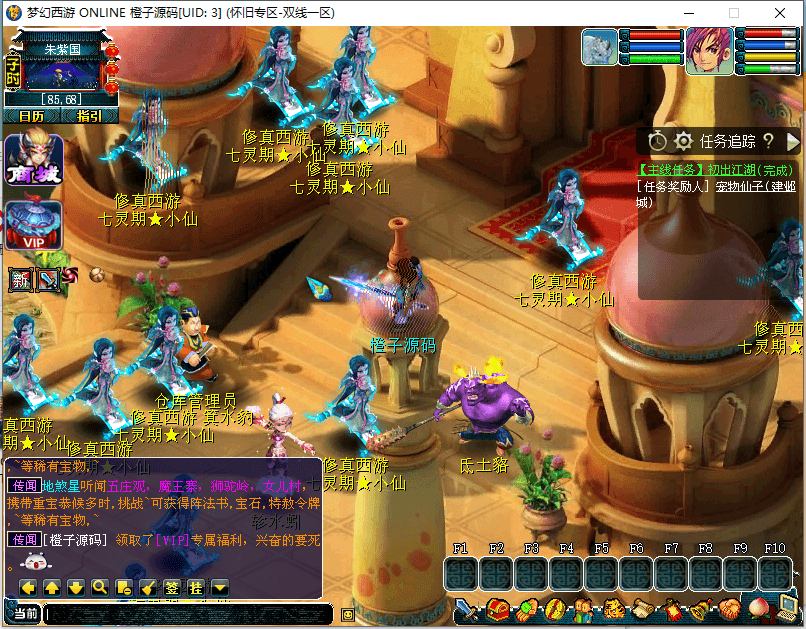Open the sword attack toolbar icon

coord(467,609)
